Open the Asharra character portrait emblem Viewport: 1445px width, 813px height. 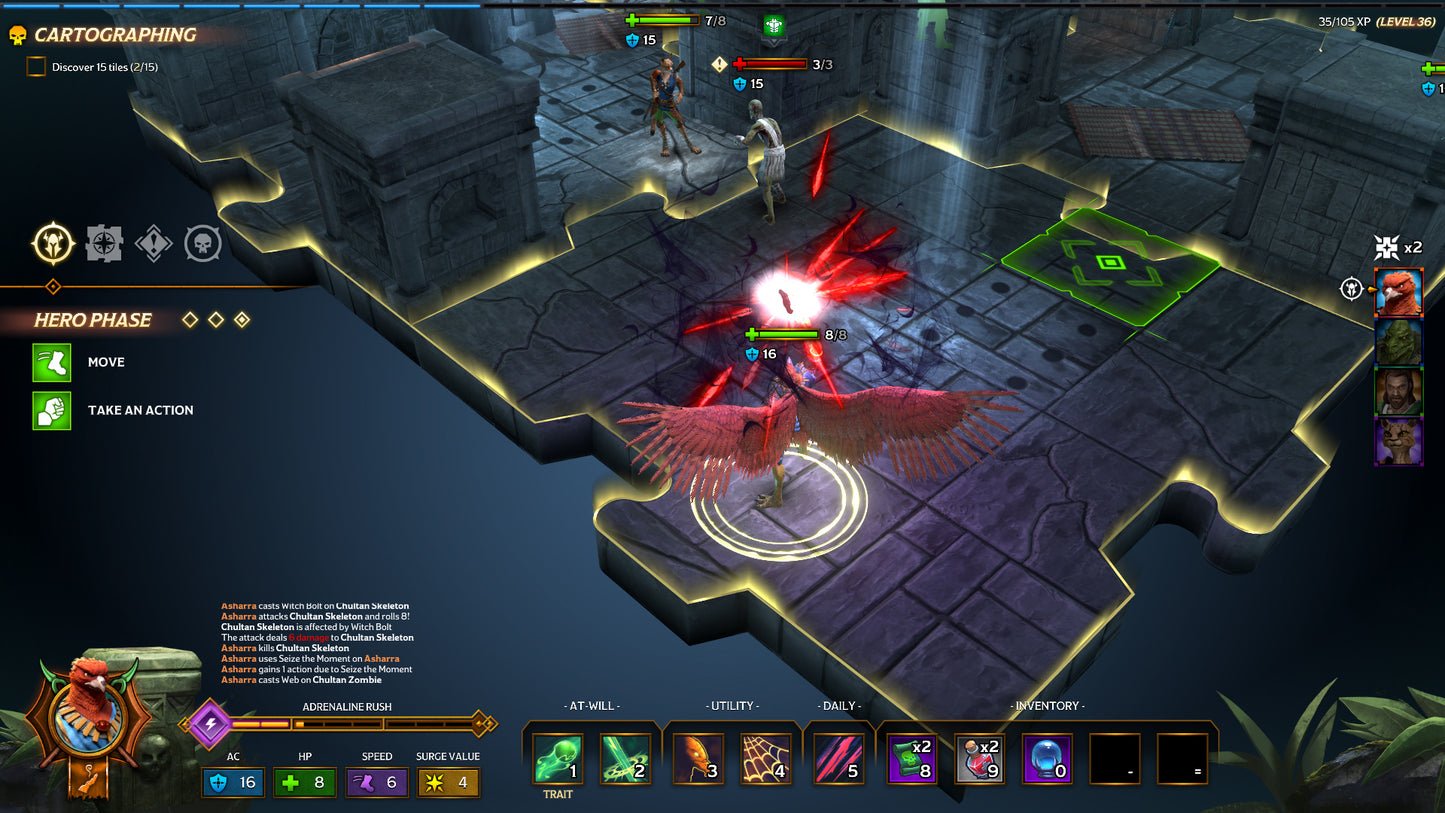(x=88, y=715)
